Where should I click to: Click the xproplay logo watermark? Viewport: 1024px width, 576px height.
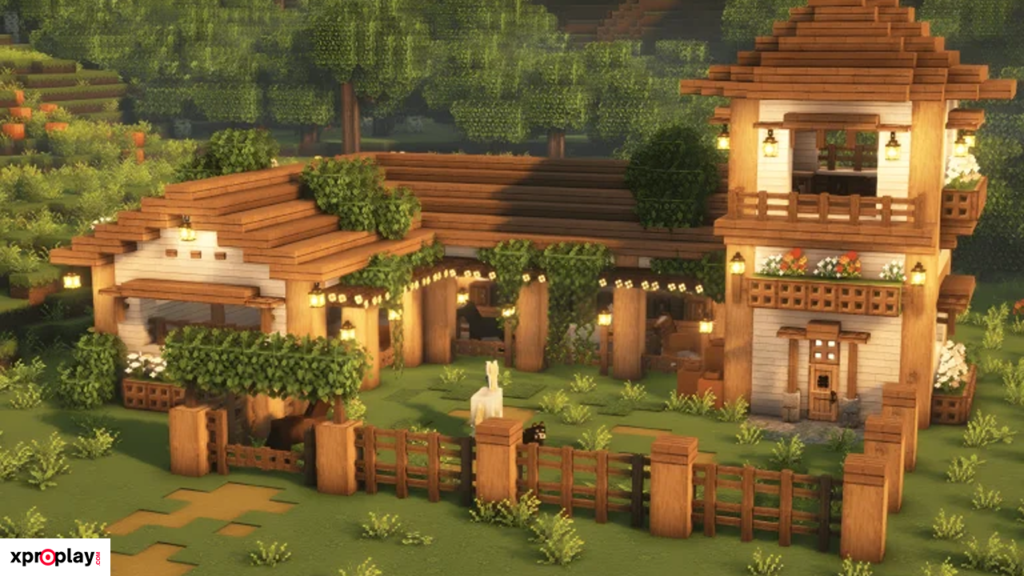54,557
